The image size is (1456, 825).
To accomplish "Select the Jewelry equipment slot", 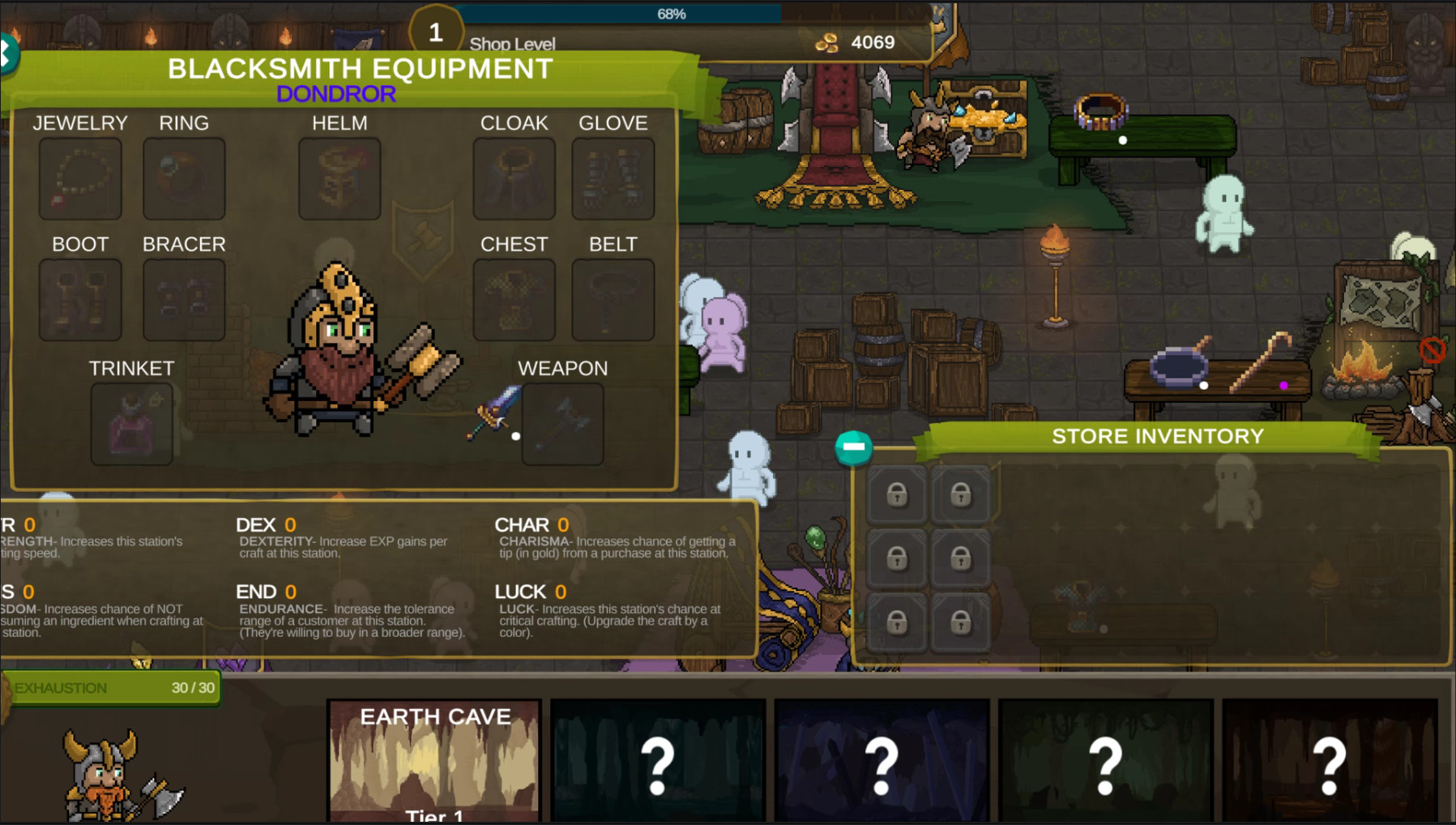I will (79, 177).
